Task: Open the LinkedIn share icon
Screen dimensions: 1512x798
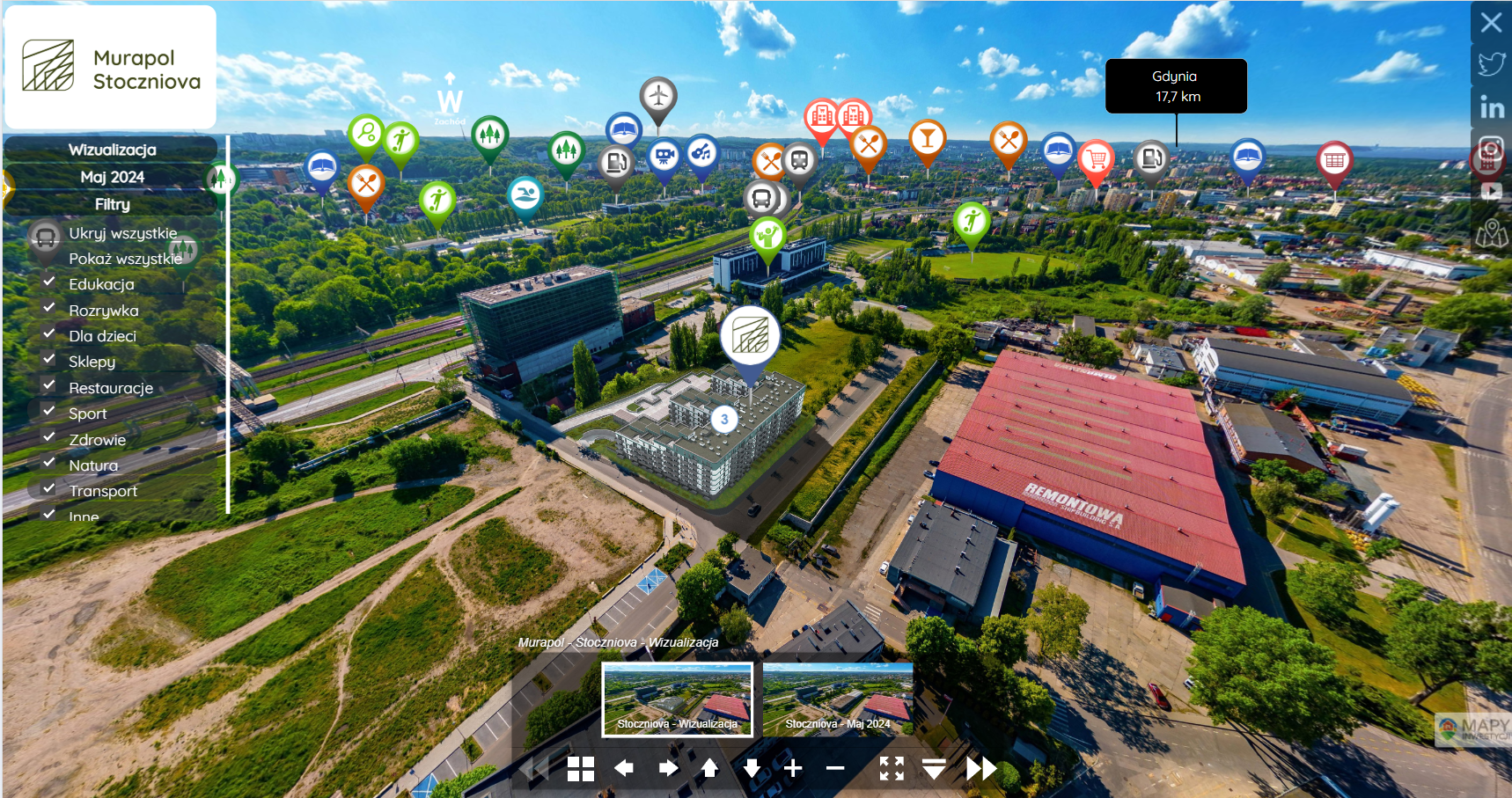Action: pyautogui.click(x=1491, y=107)
